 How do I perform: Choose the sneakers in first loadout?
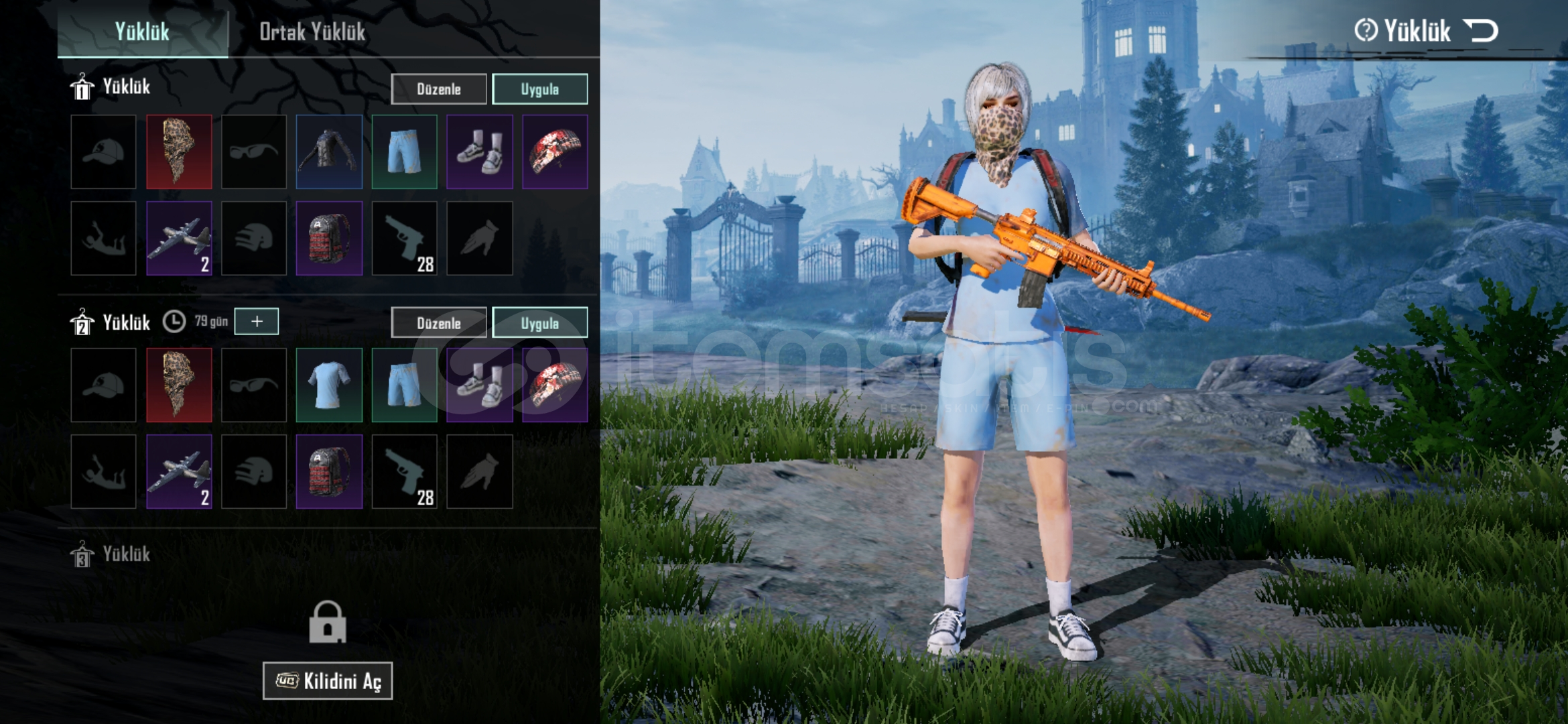[480, 152]
